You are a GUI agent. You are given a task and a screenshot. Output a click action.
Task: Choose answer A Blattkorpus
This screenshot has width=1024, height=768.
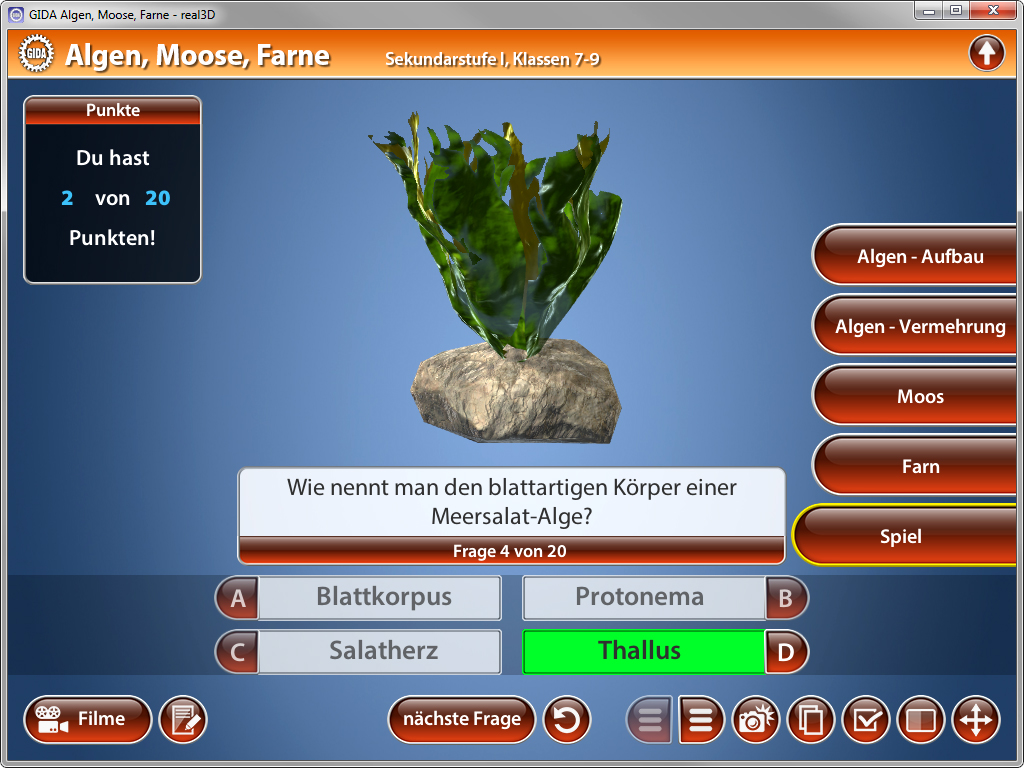pyautogui.click(x=379, y=598)
